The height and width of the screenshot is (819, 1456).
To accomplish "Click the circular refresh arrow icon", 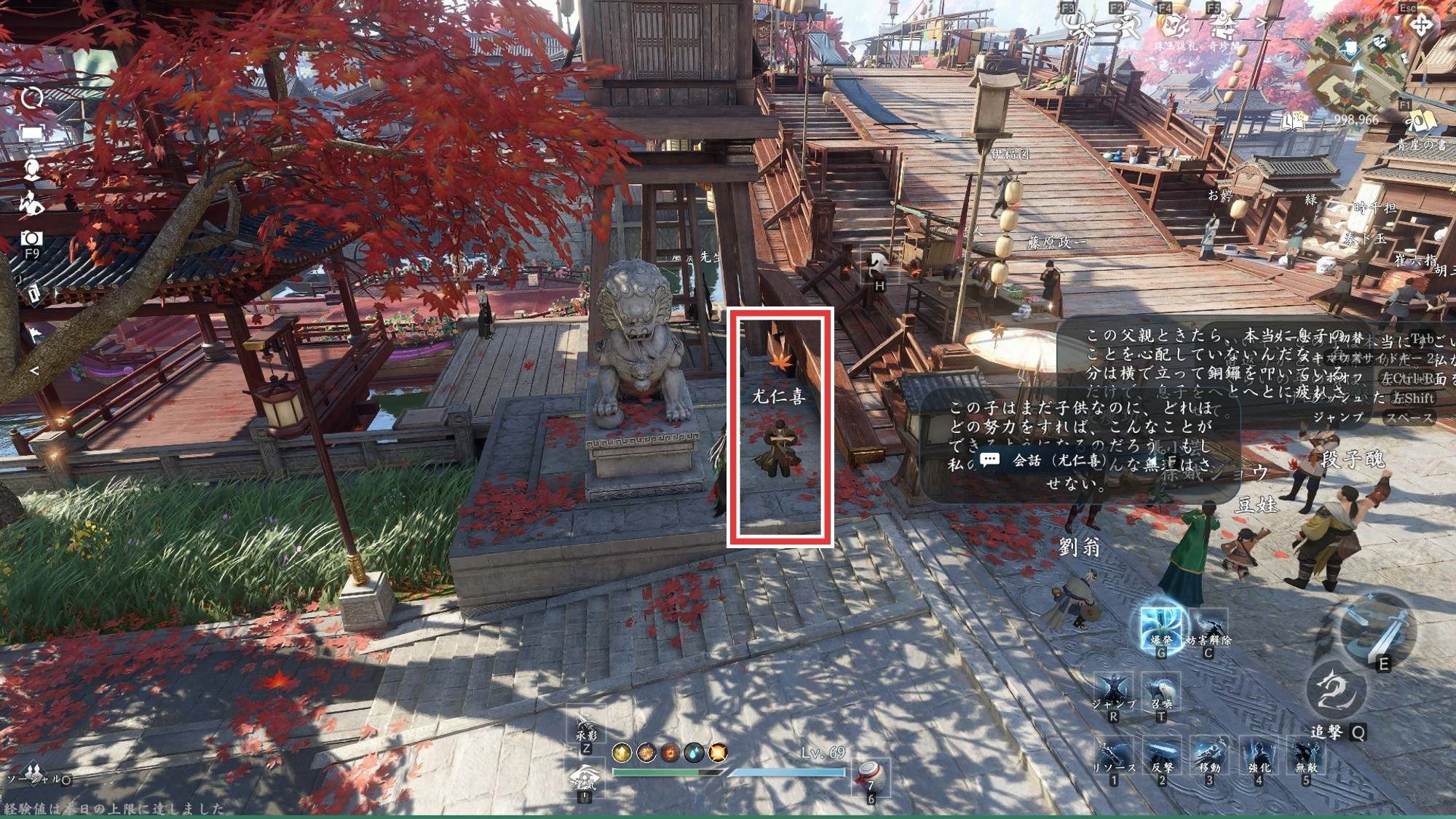I will coord(31,98).
